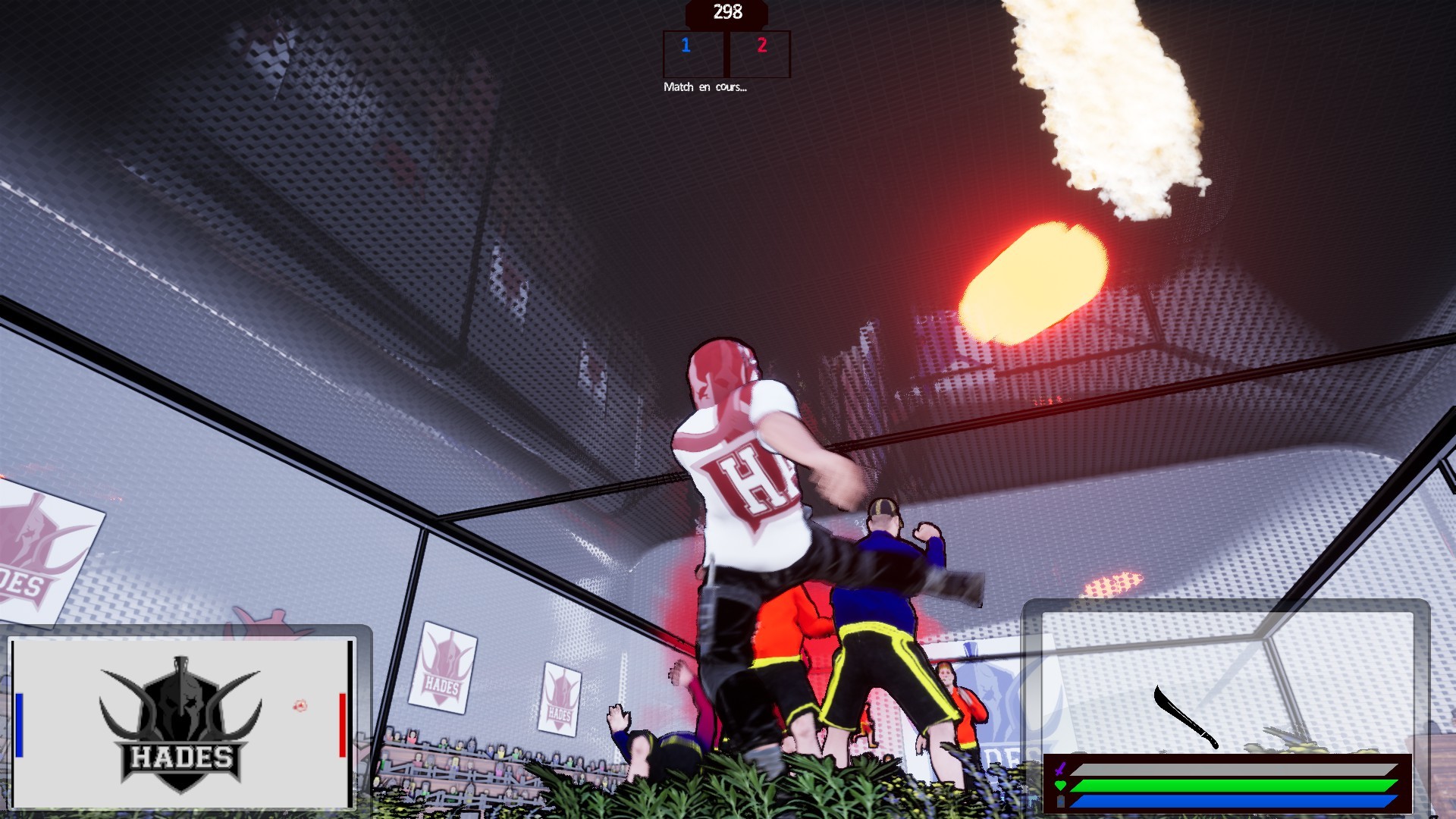Click the green heart health icon
The width and height of the screenshot is (1456, 819).
point(1060,786)
